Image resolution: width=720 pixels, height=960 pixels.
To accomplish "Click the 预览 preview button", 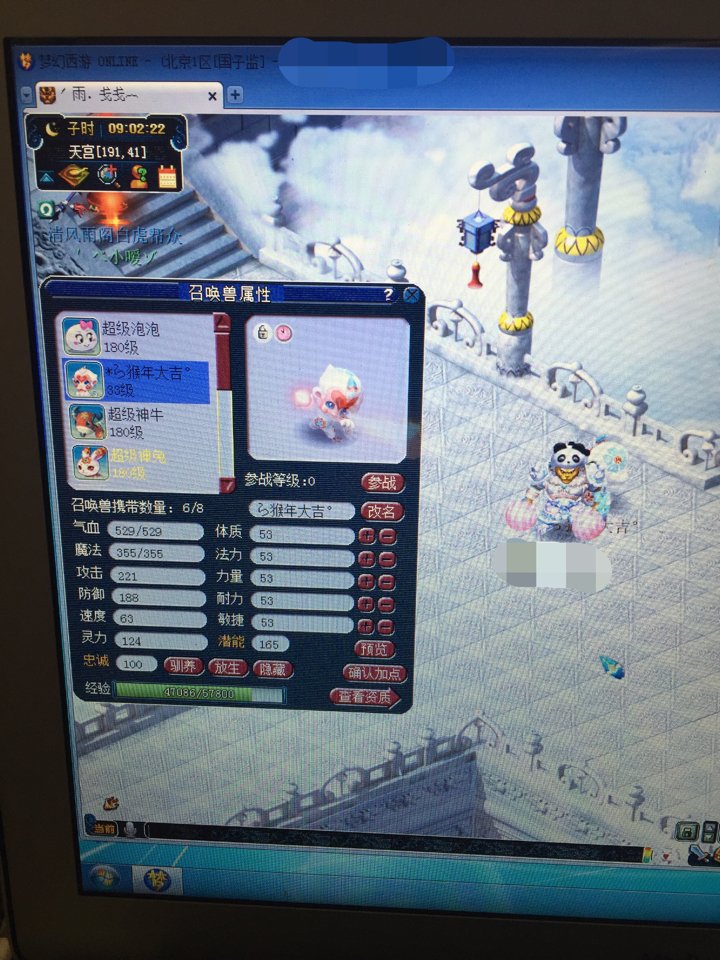I will coord(374,648).
